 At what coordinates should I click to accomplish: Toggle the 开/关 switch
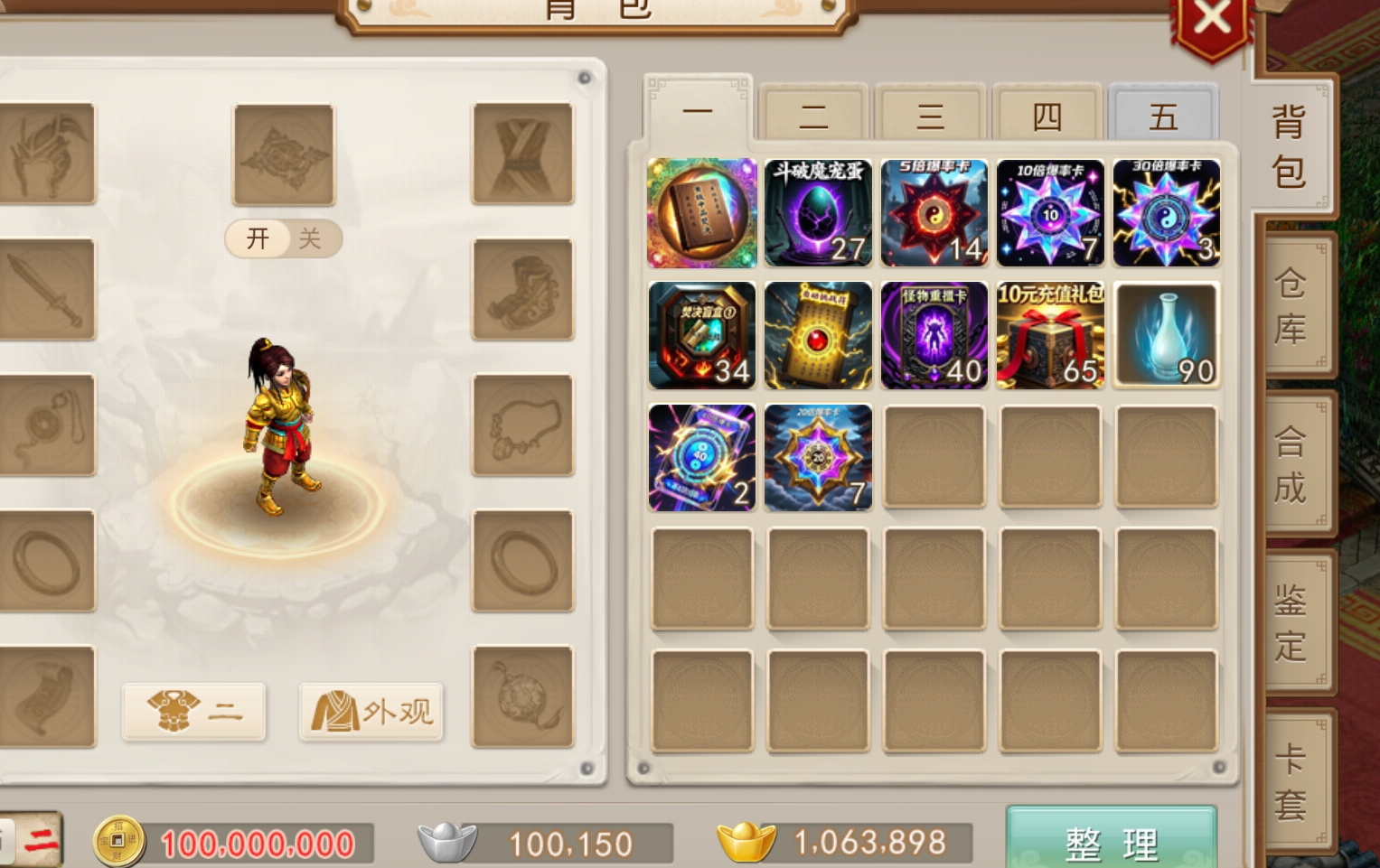(284, 238)
